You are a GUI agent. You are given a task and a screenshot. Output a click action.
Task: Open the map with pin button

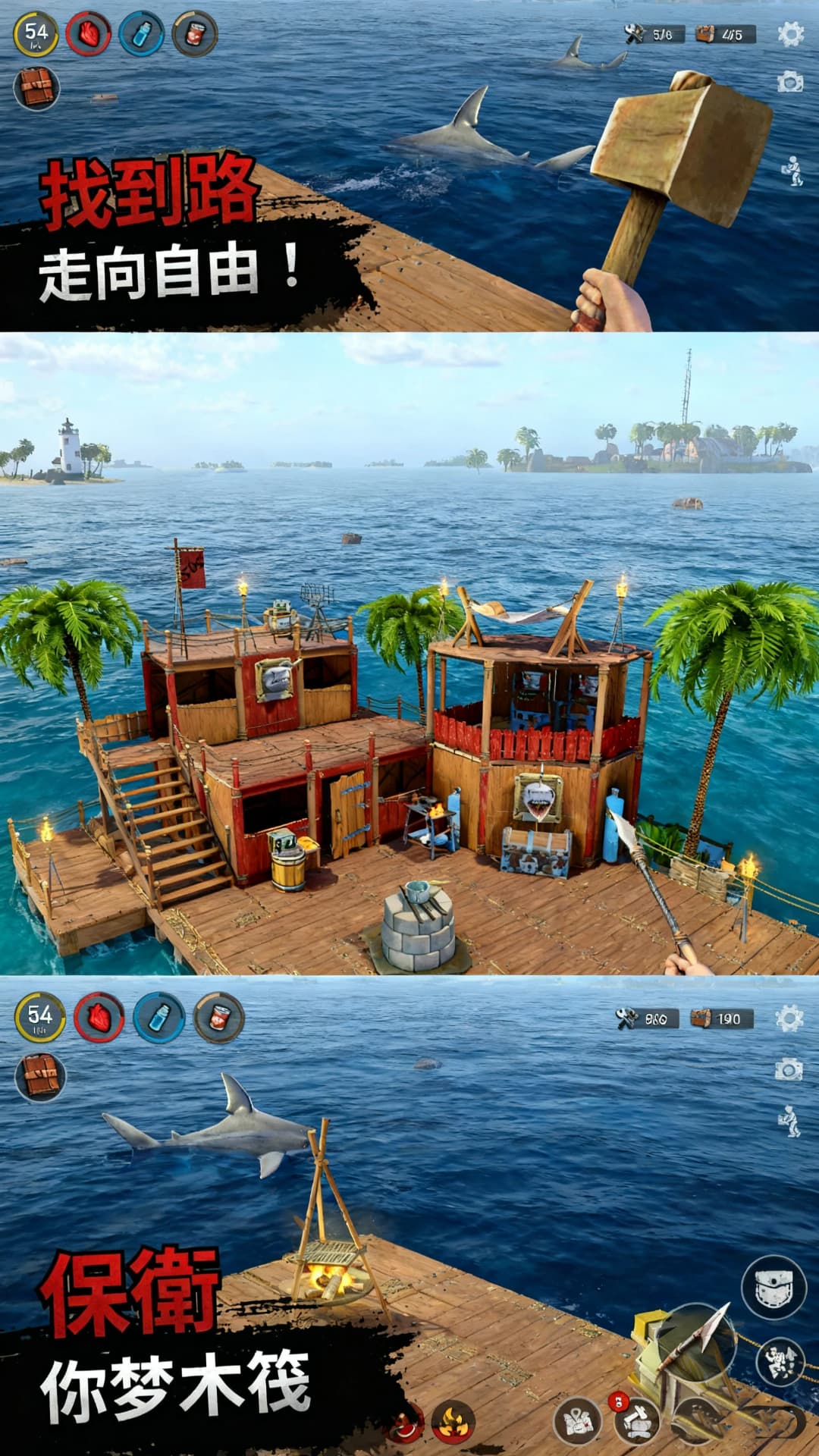pos(578,1420)
